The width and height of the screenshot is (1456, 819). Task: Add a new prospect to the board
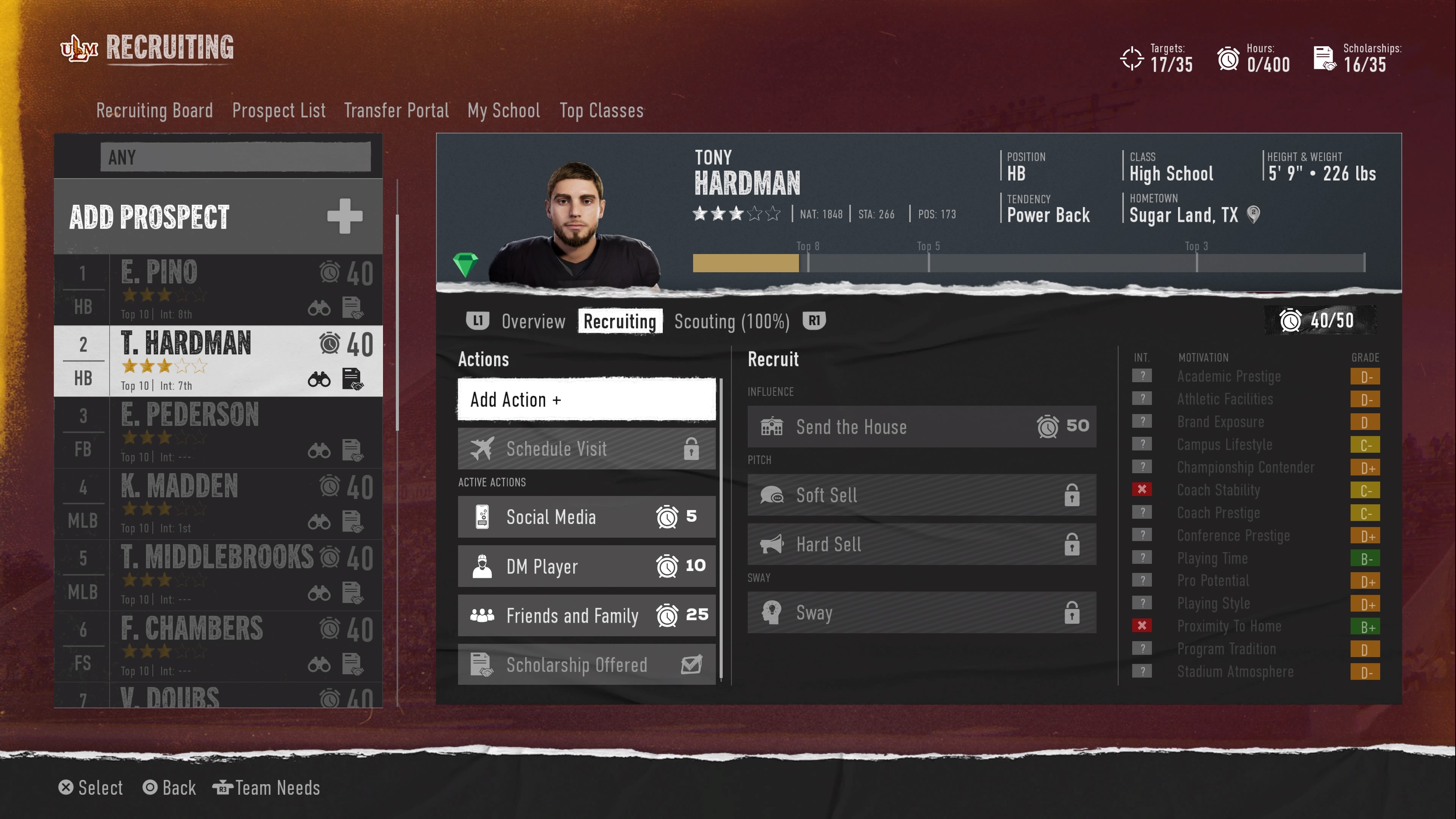[x=218, y=217]
